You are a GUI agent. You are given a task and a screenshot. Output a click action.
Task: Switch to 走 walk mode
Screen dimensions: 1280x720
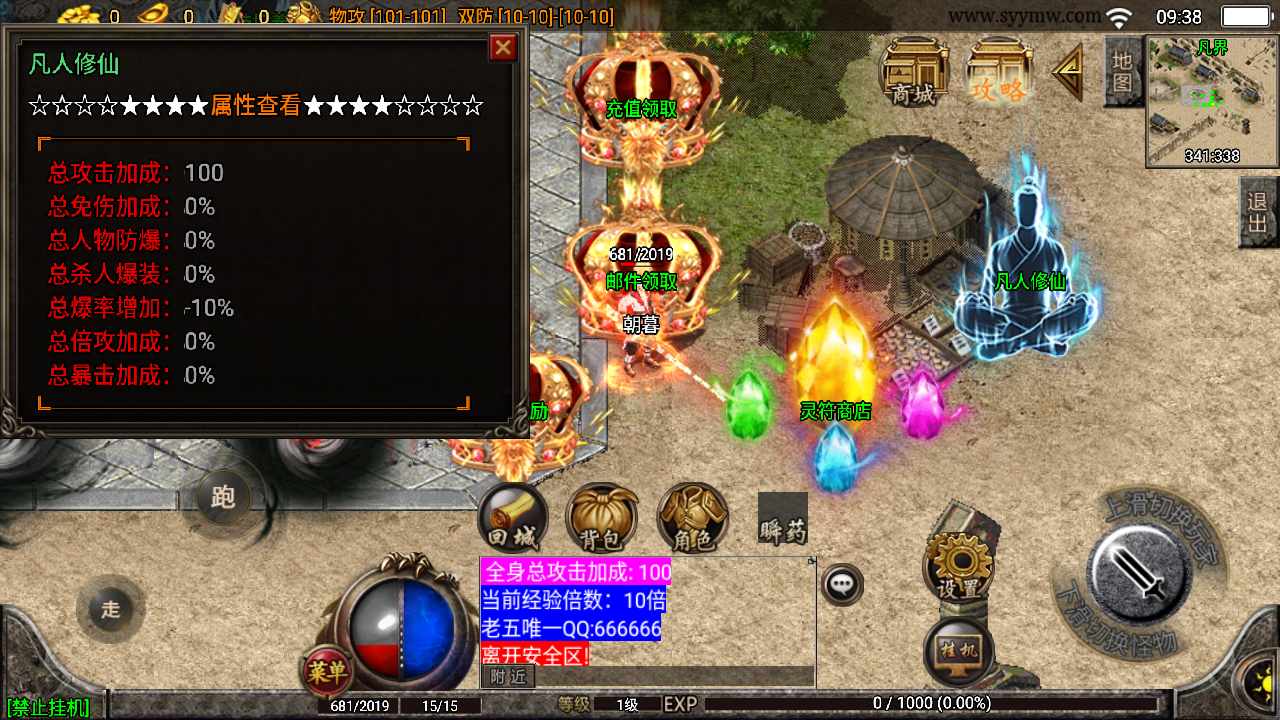tap(110, 609)
